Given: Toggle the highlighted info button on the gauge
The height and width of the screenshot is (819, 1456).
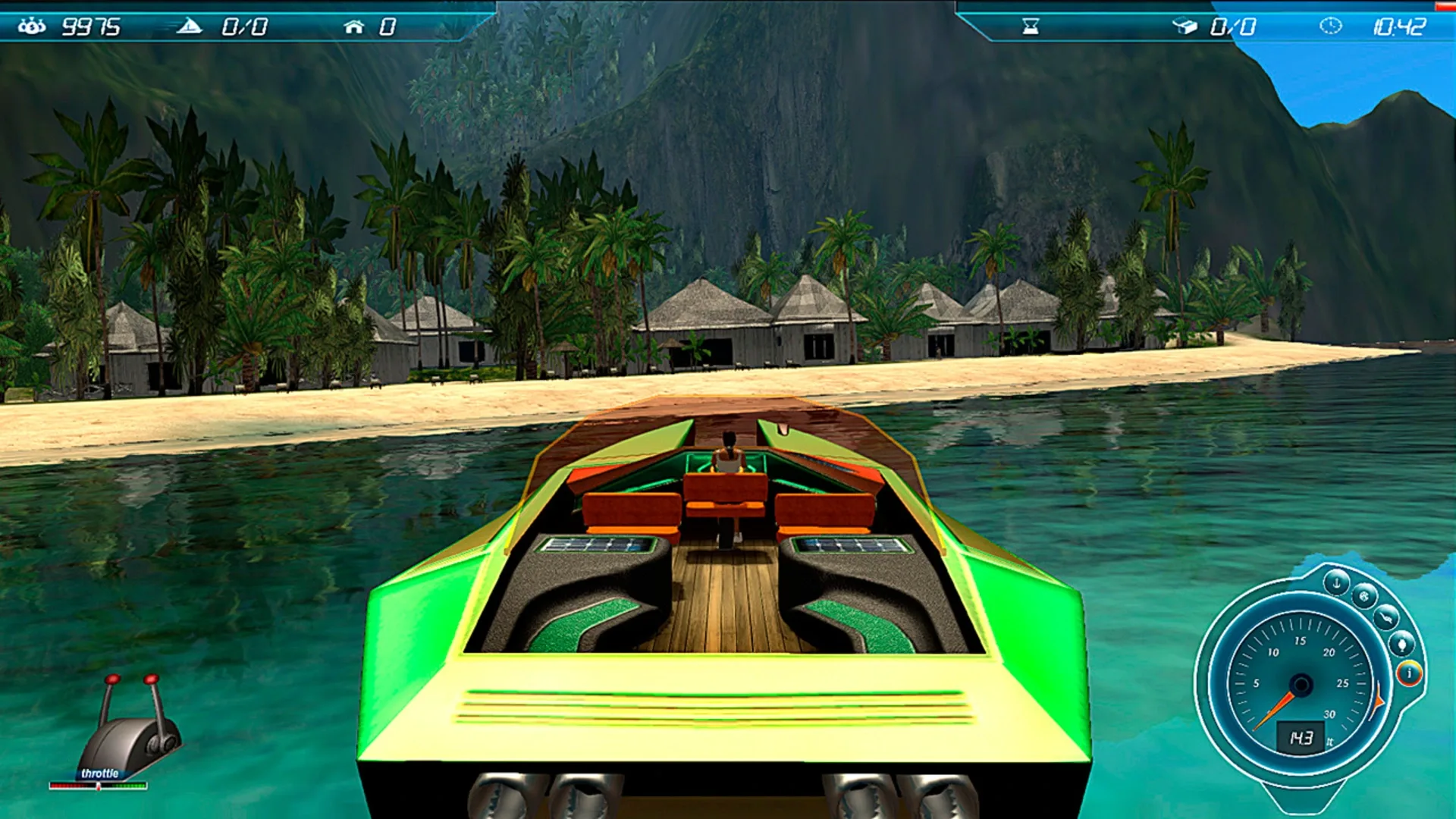Looking at the screenshot, I should 1410,673.
